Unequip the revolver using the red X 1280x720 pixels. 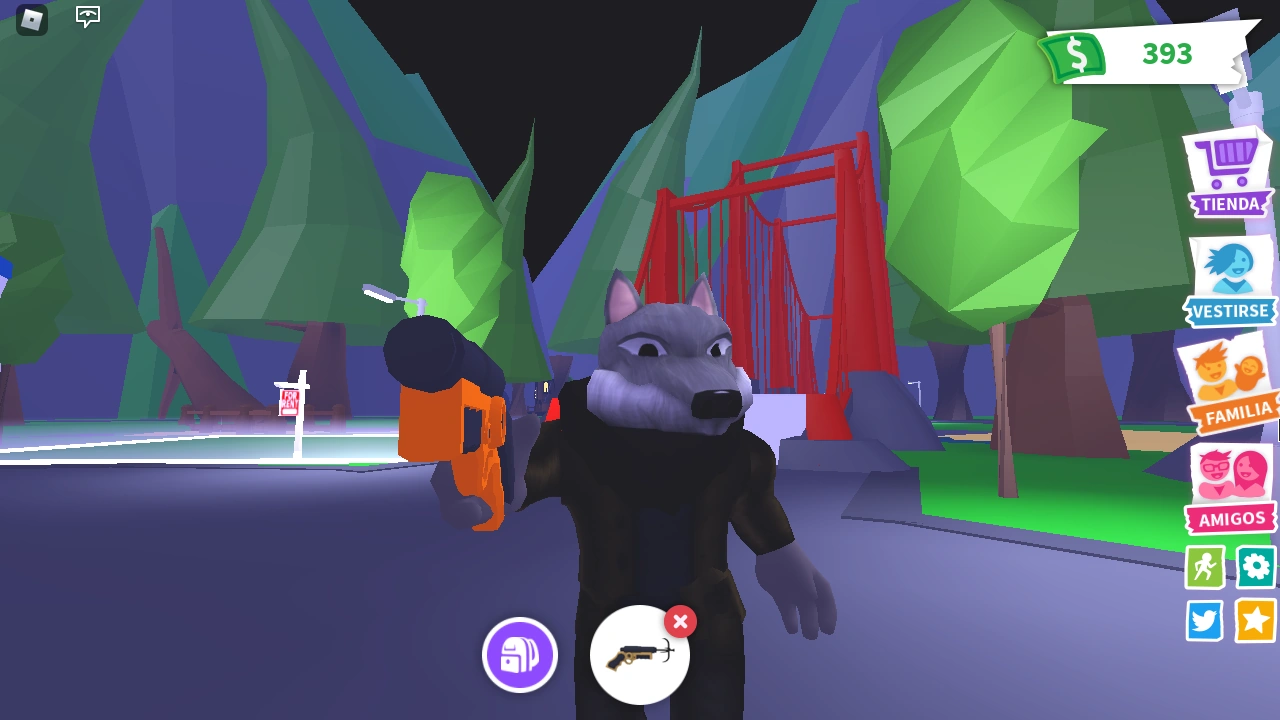[680, 622]
